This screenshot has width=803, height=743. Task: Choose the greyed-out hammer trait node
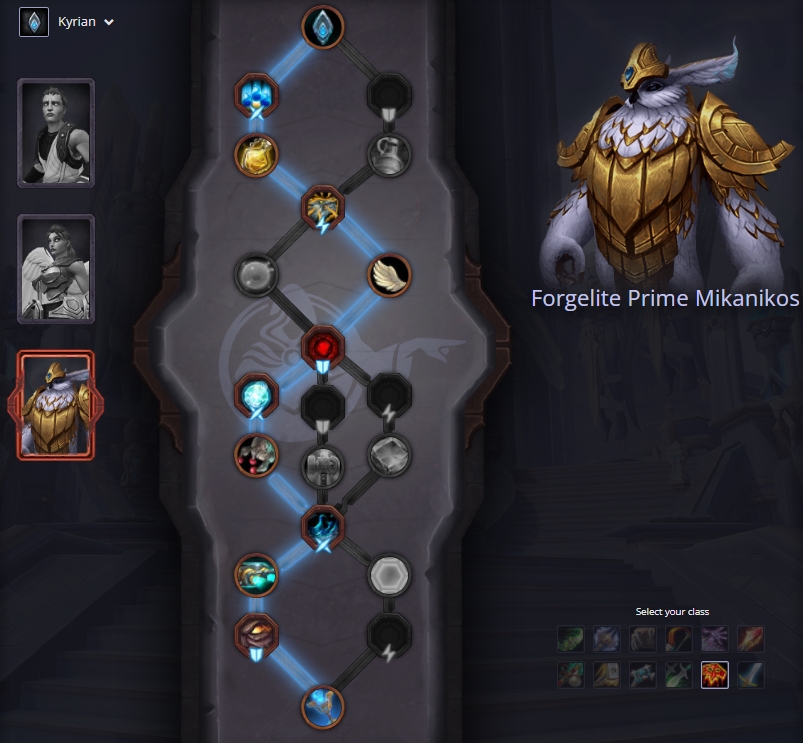(x=323, y=464)
